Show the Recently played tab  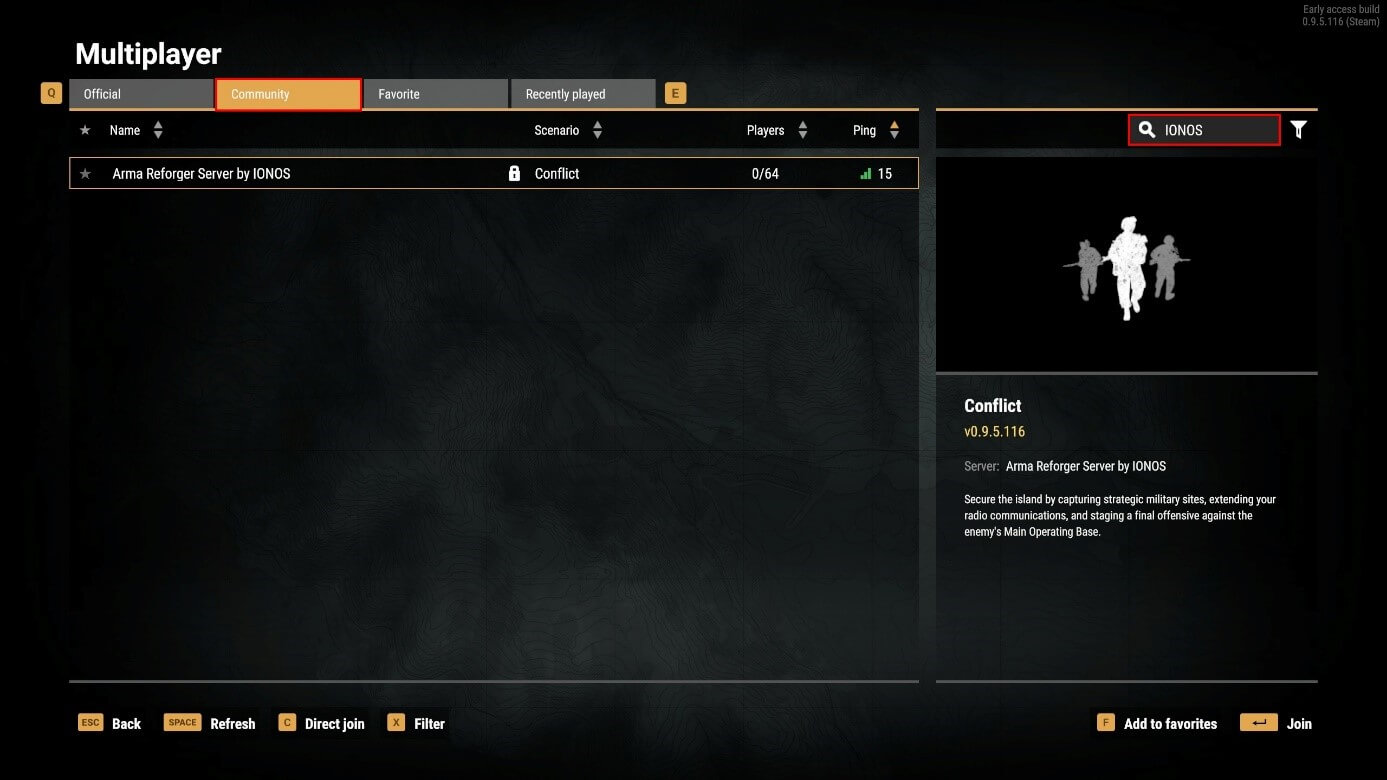582,94
